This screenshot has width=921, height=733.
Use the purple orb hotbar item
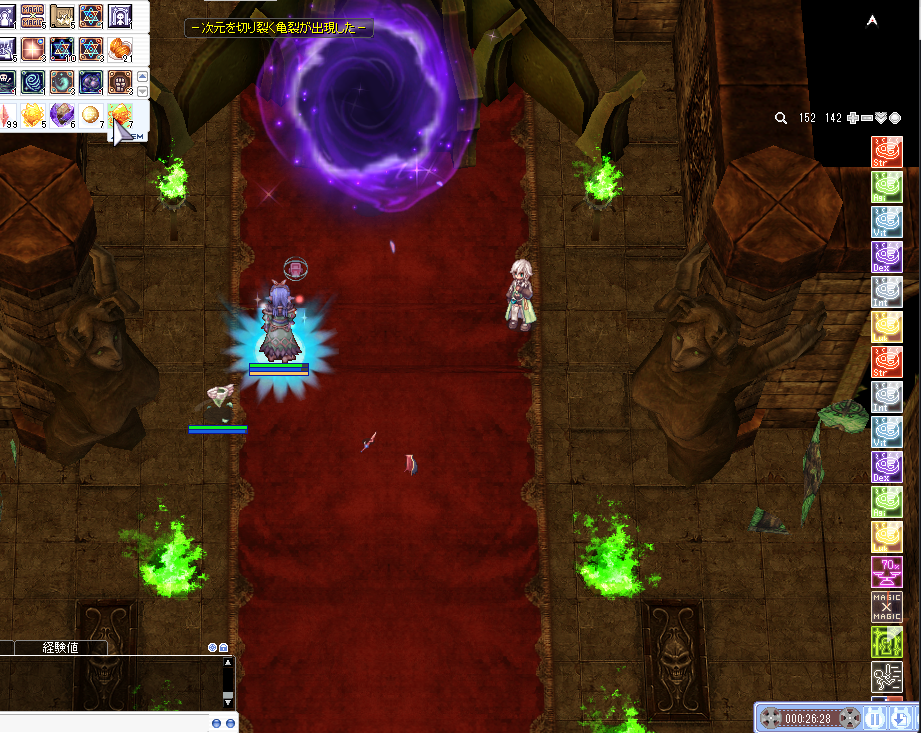pyautogui.click(x=62, y=115)
